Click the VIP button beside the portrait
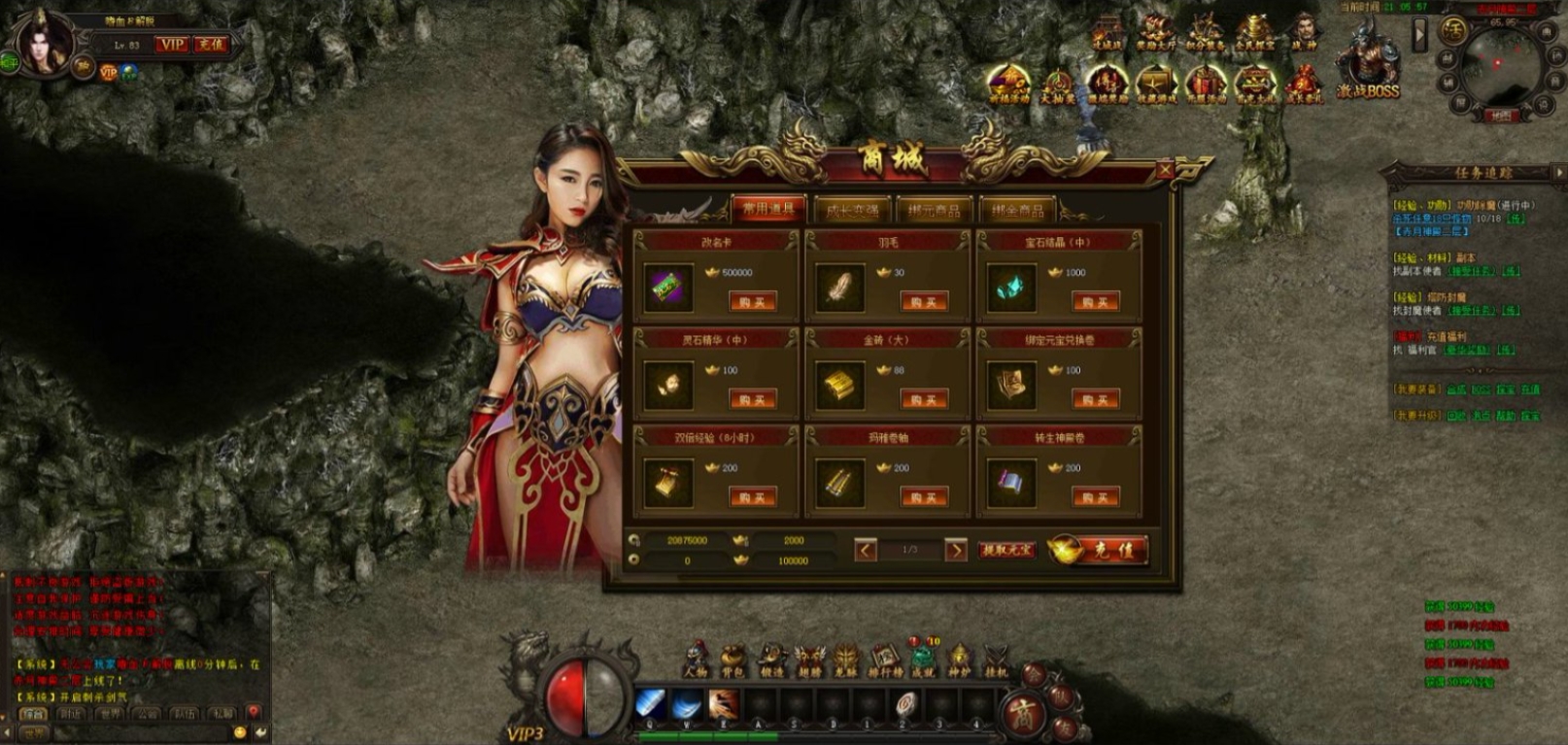Screen dimensions: 1568x745 click(172, 45)
